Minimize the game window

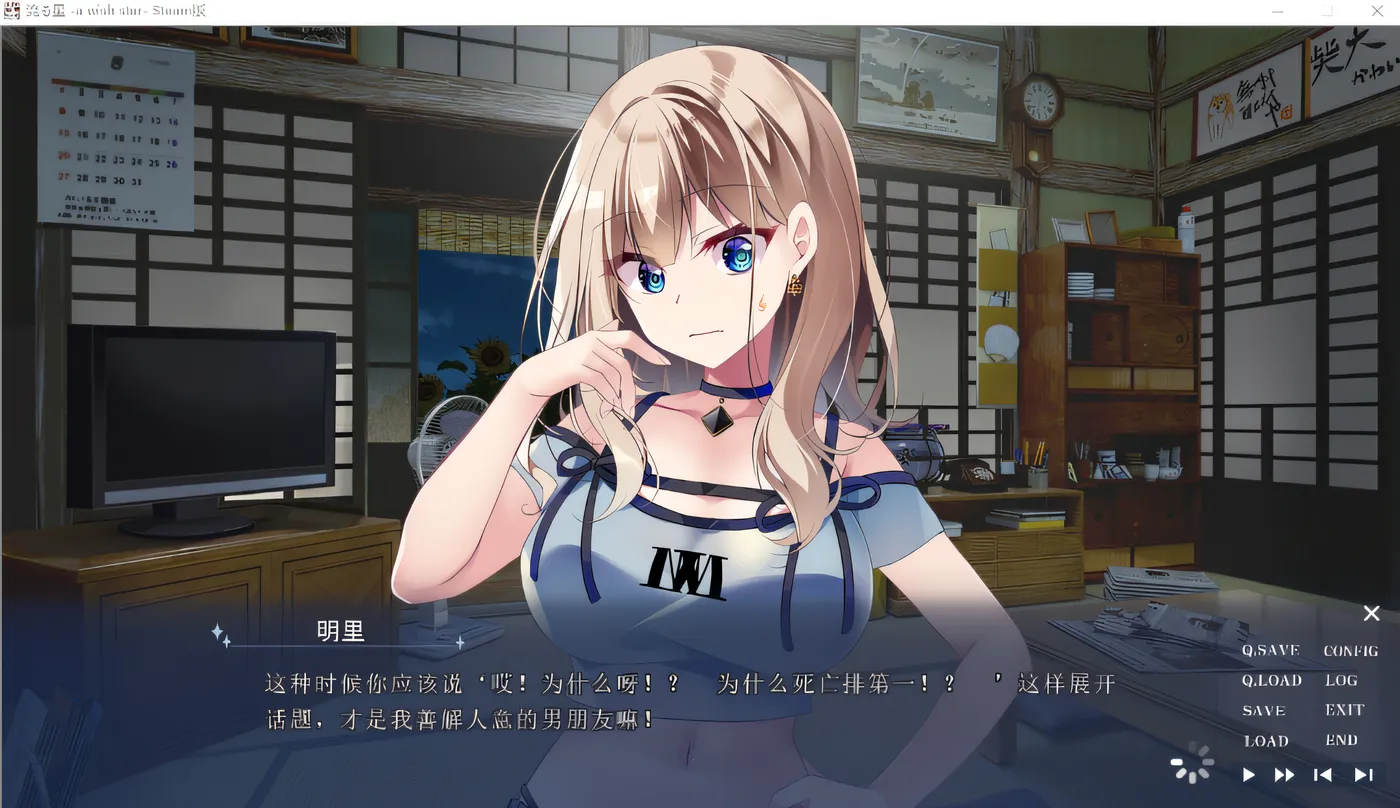pyautogui.click(x=1277, y=11)
